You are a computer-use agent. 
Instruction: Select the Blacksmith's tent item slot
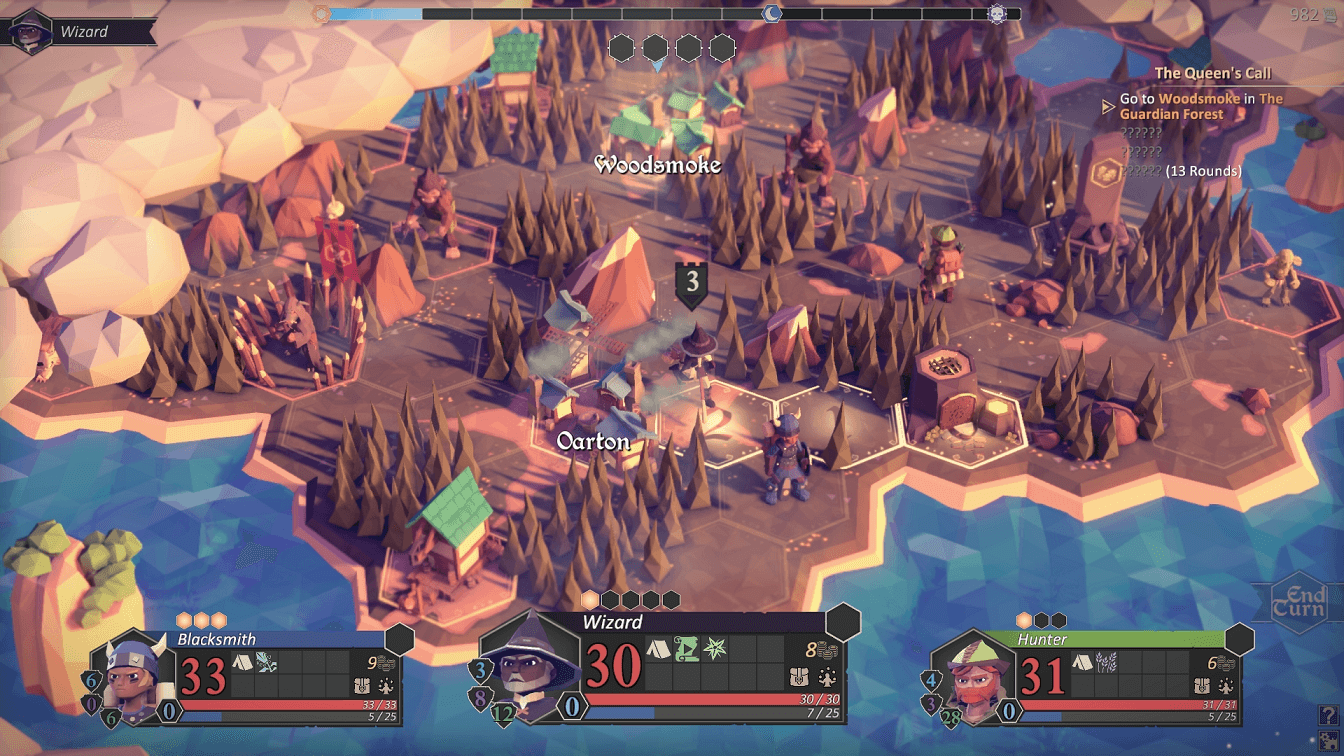click(x=243, y=661)
